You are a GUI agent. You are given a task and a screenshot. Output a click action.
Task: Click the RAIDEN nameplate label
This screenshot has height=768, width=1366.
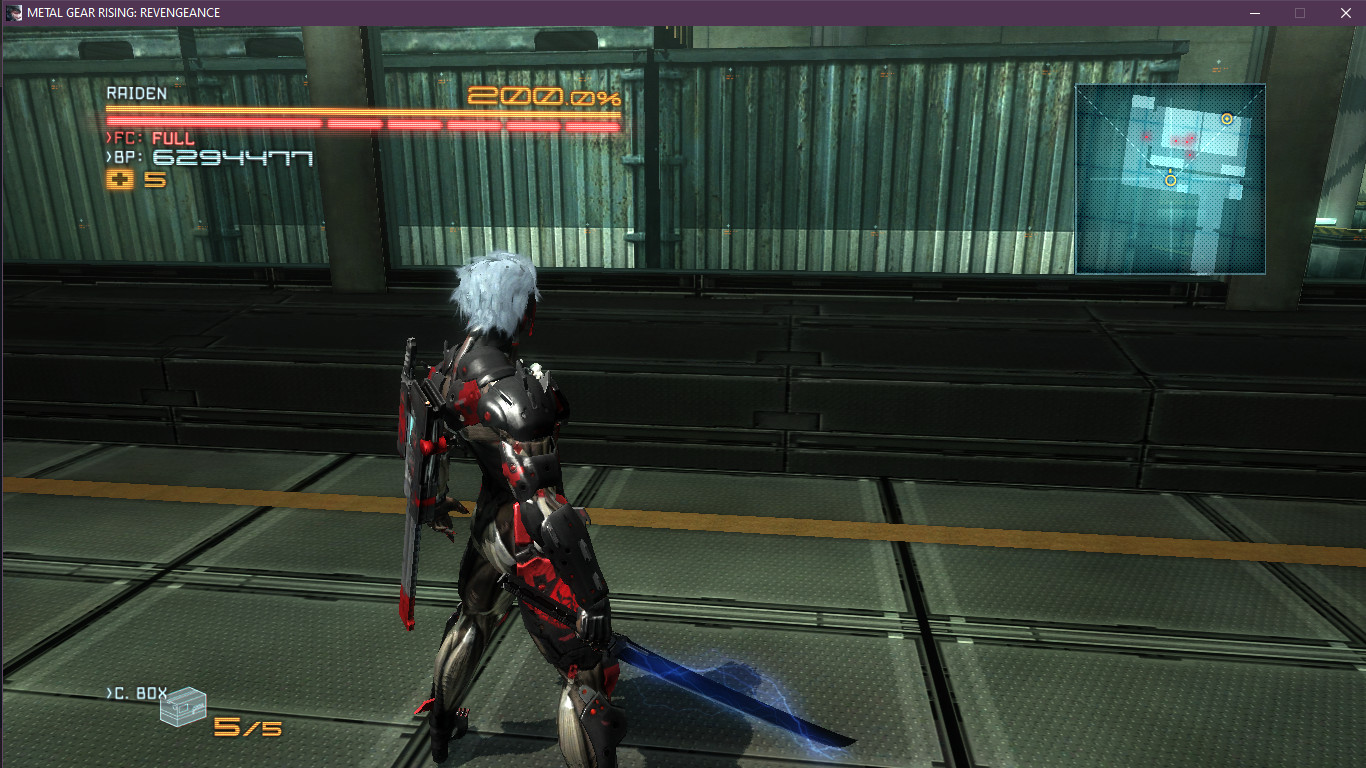pyautogui.click(x=134, y=92)
